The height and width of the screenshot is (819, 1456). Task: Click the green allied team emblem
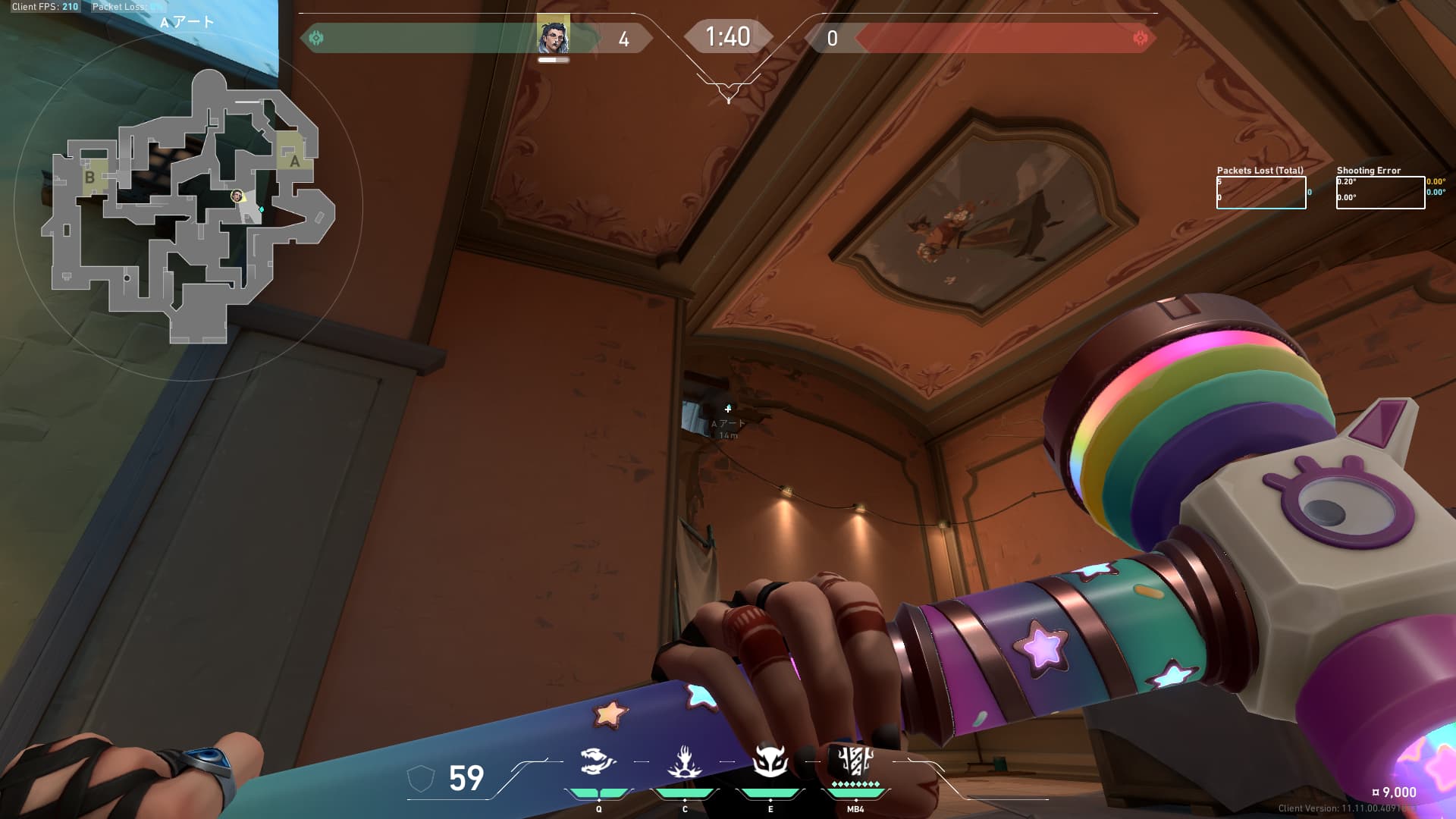pyautogui.click(x=317, y=38)
